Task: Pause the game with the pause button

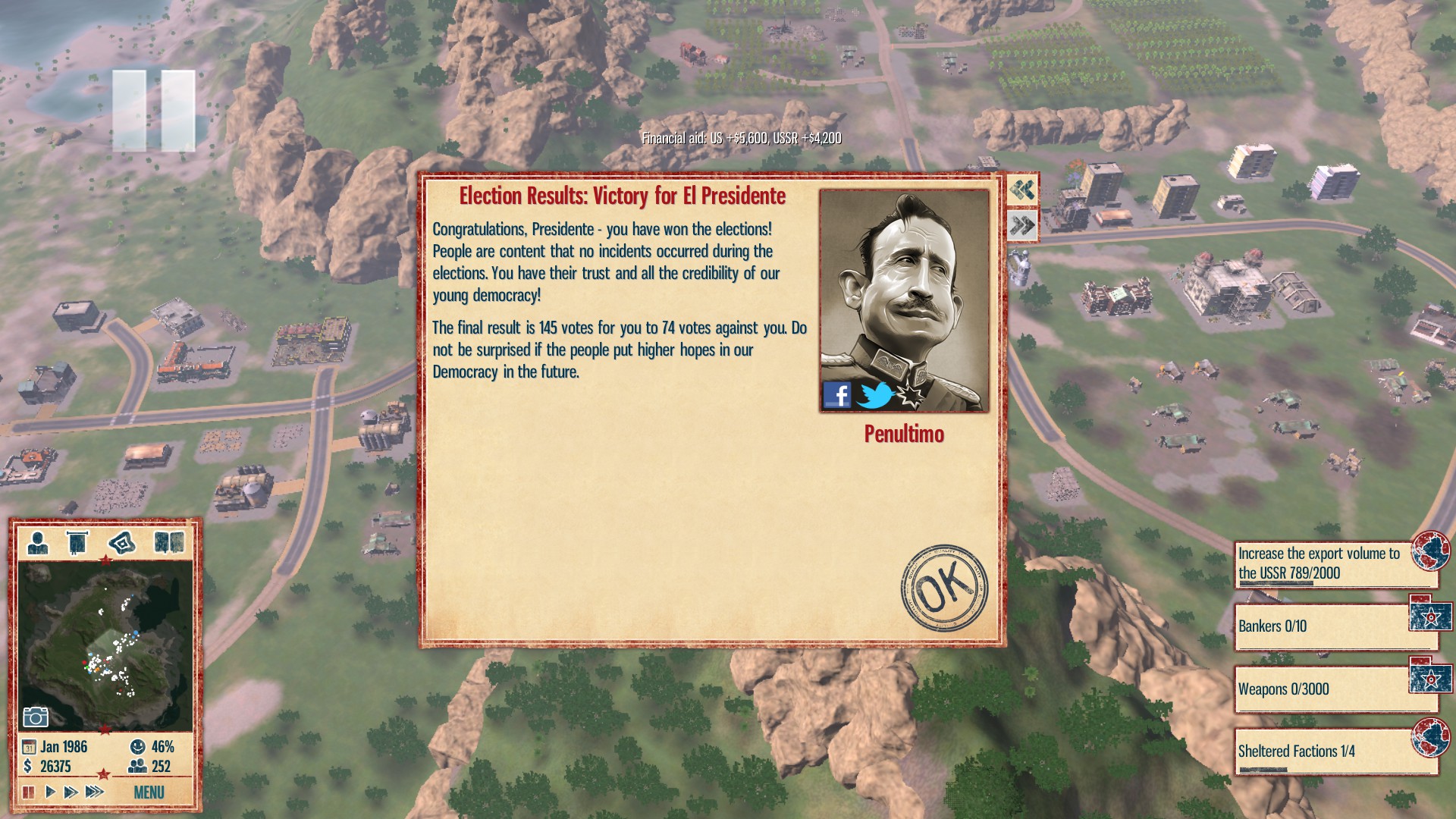Action: 29,791
